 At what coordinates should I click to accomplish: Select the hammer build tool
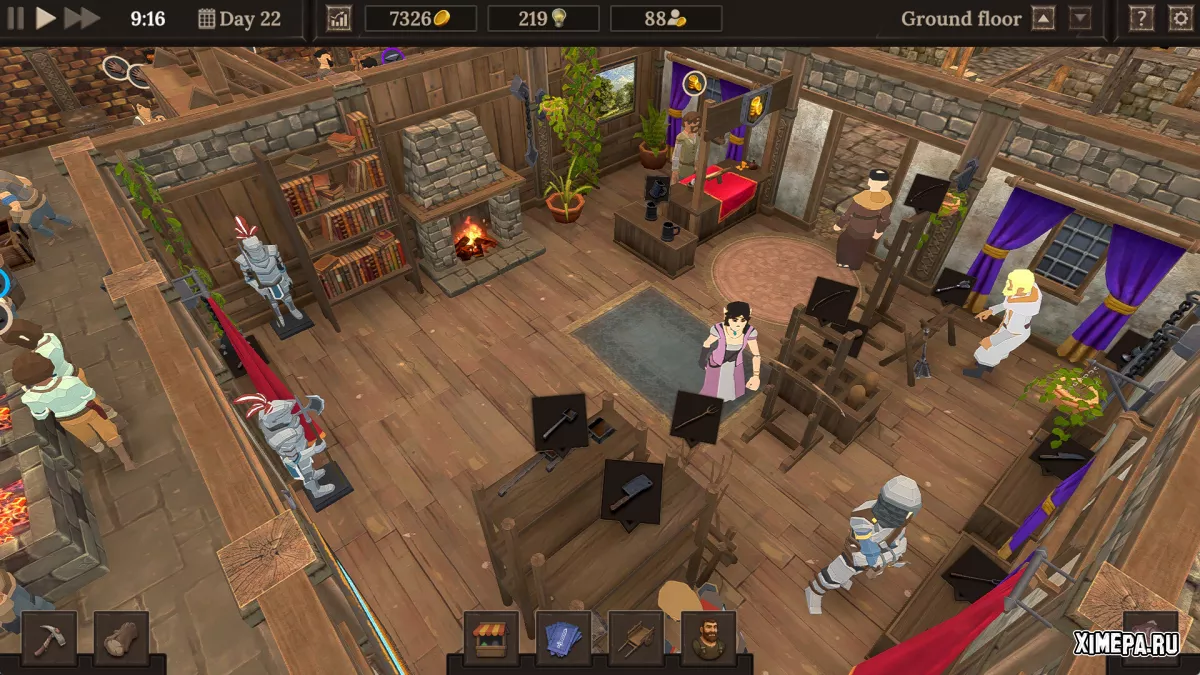pyautogui.click(x=49, y=638)
